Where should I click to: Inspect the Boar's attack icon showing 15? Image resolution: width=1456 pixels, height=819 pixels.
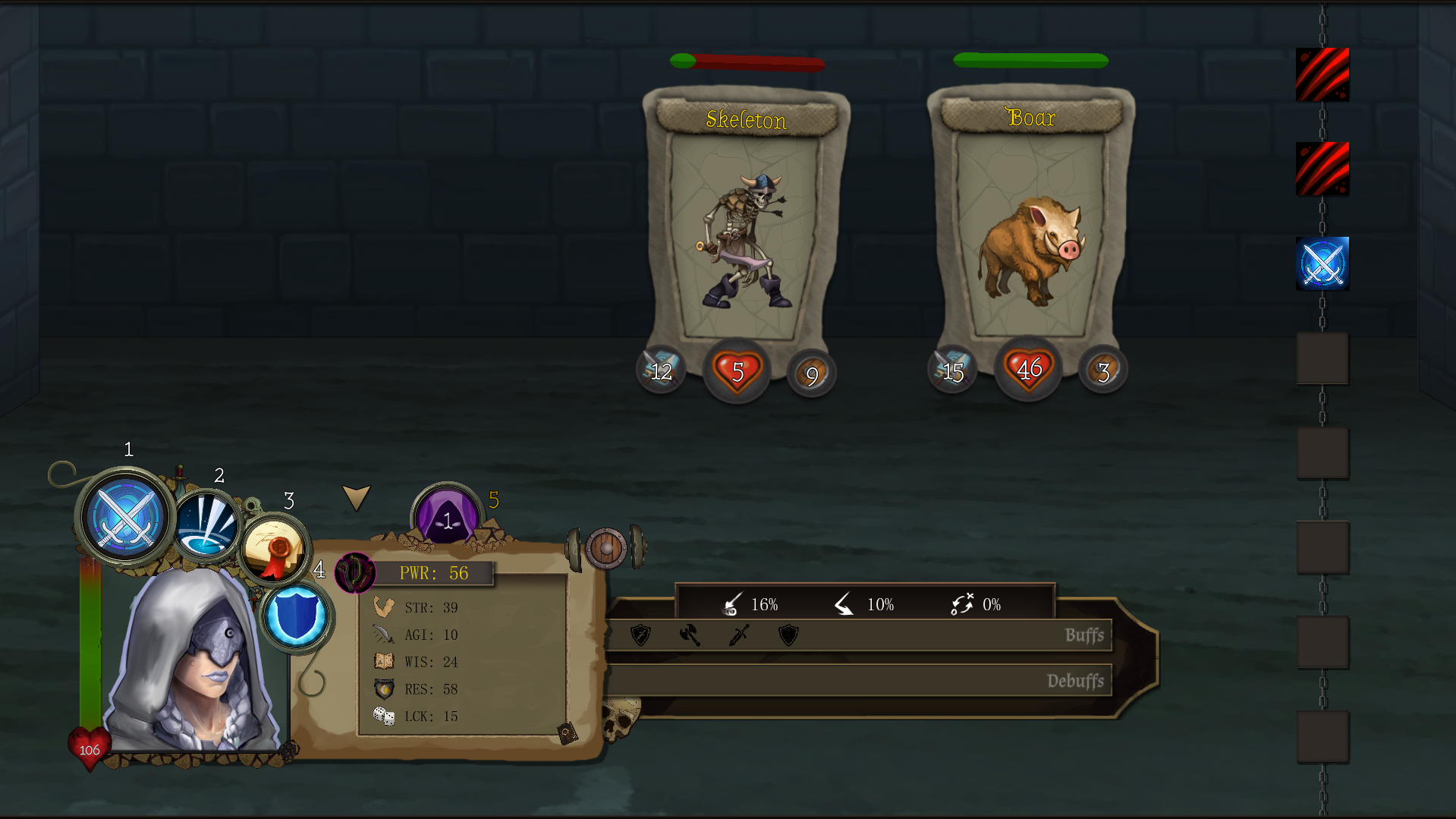click(x=951, y=370)
